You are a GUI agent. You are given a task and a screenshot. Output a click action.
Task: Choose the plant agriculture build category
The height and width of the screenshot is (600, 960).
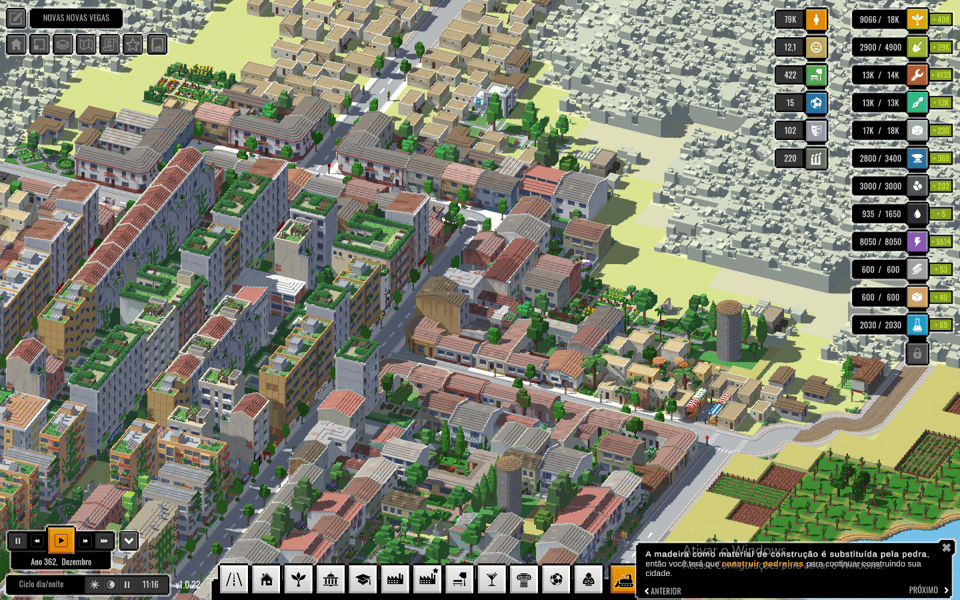(x=298, y=579)
